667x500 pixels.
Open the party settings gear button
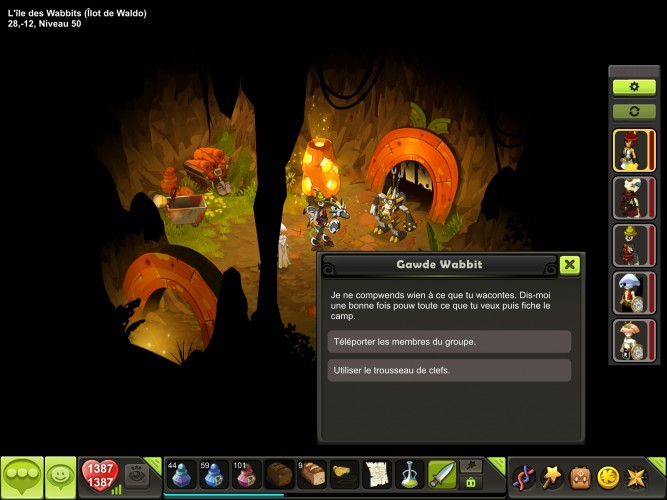(x=633, y=87)
